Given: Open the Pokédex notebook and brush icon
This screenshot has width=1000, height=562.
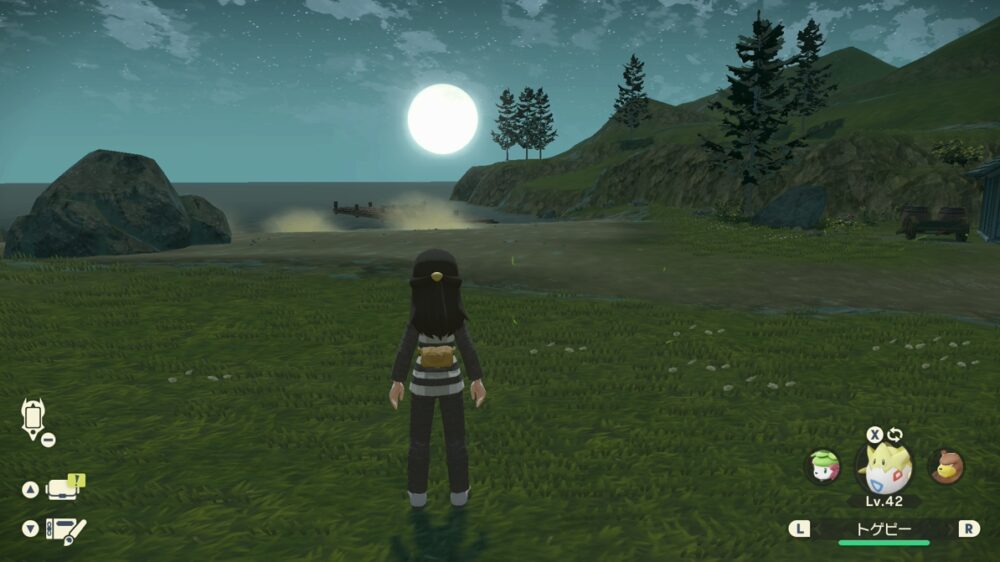Looking at the screenshot, I should tap(69, 529).
